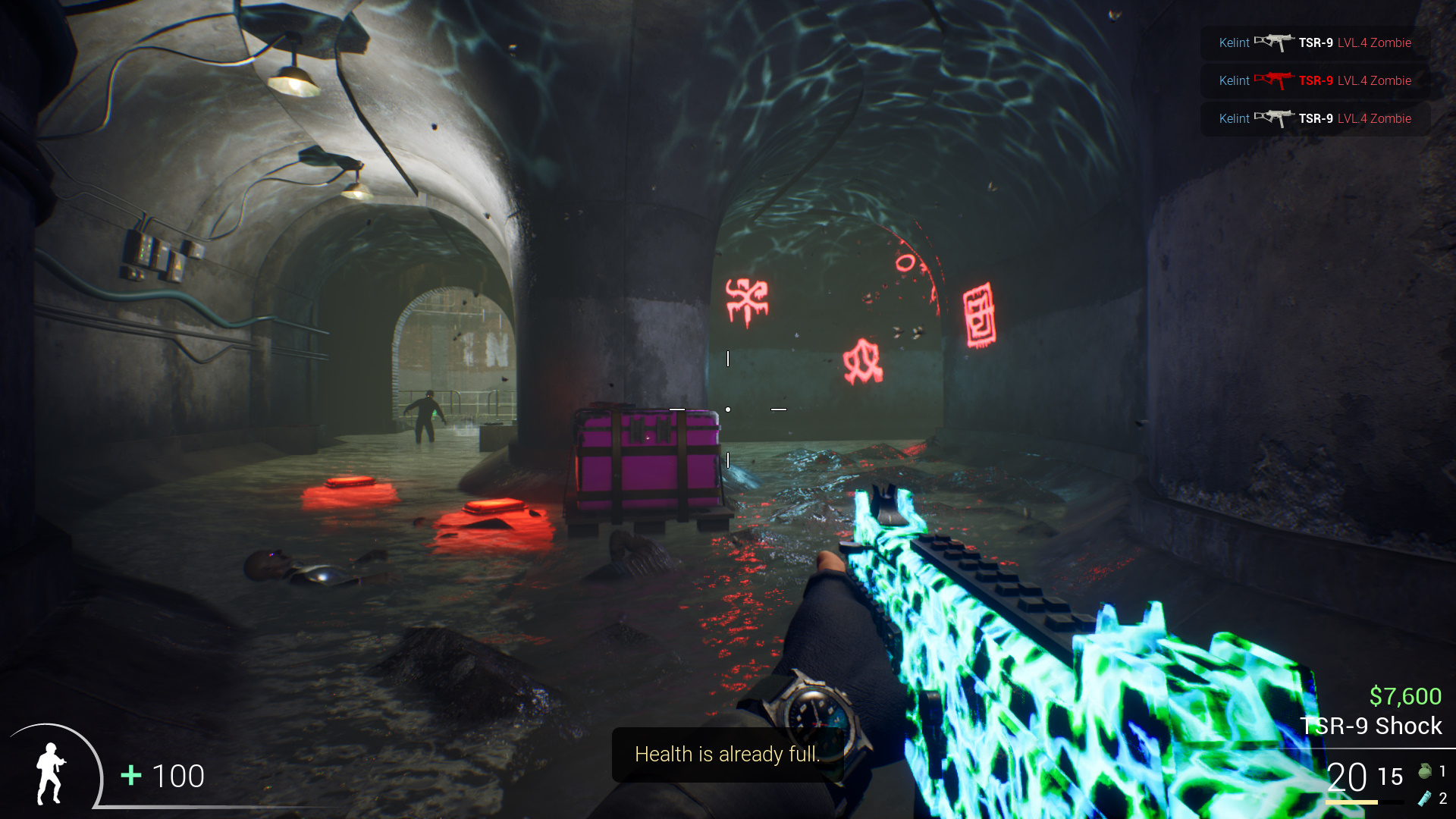
Task: Click the Kelint player name in the top kill entry
Action: pos(1233,42)
